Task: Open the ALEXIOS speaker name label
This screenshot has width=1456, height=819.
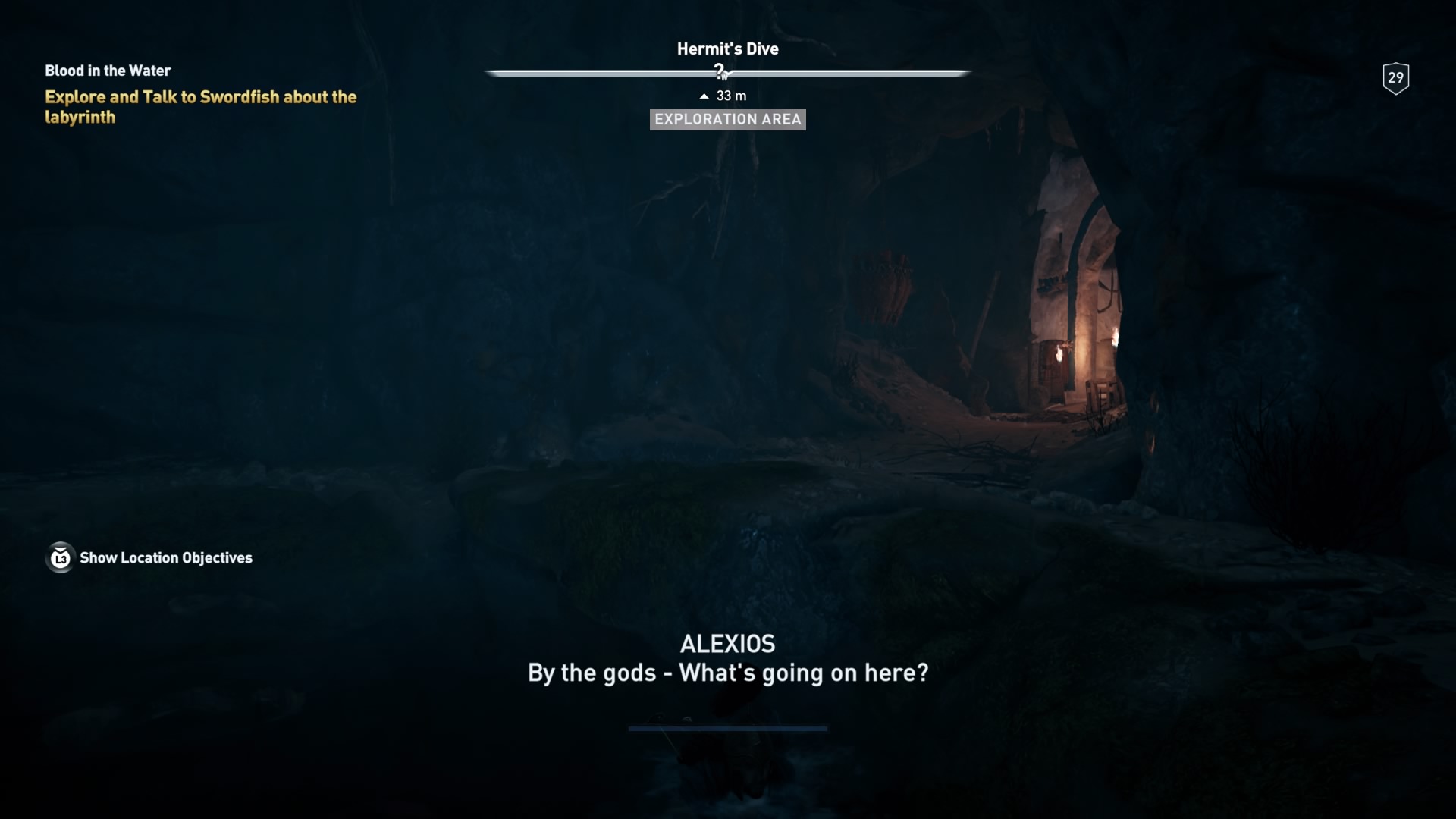Action: pos(726,643)
